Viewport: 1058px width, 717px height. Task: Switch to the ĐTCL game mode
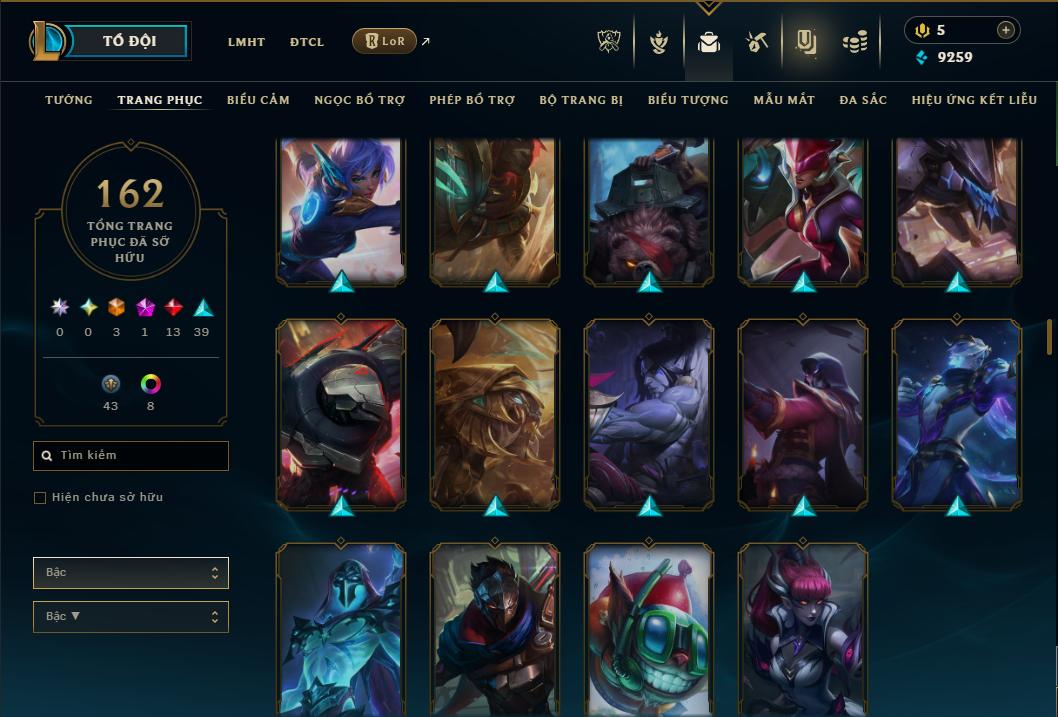[x=307, y=42]
